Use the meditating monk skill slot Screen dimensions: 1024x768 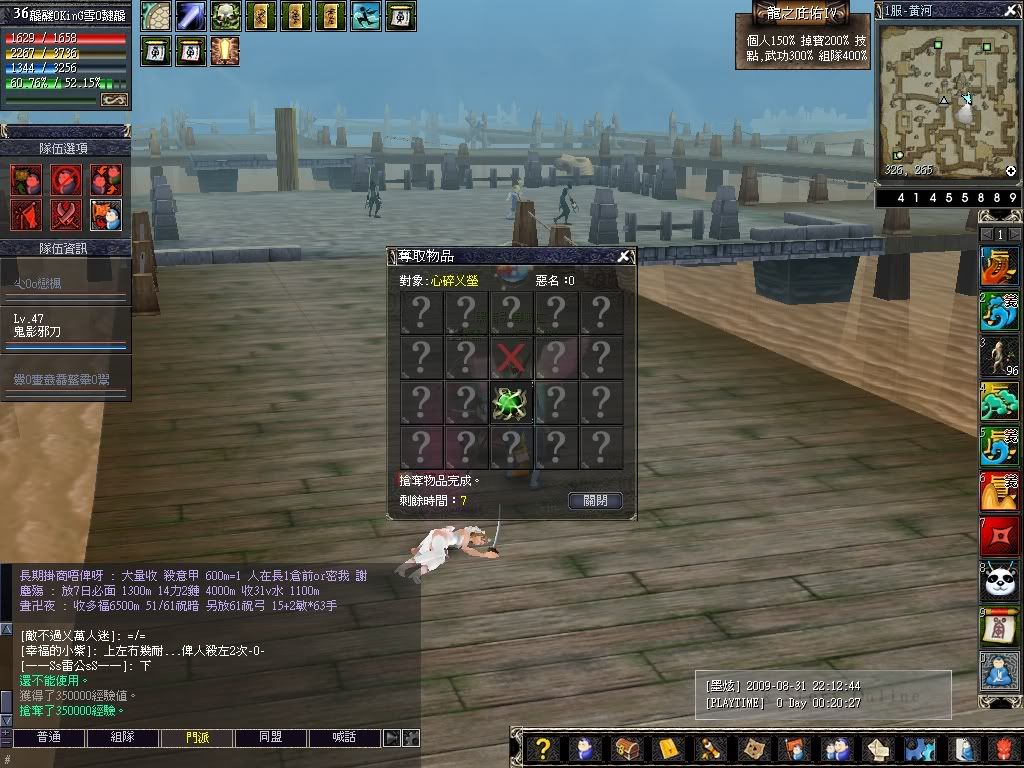pyautogui.click(x=999, y=669)
